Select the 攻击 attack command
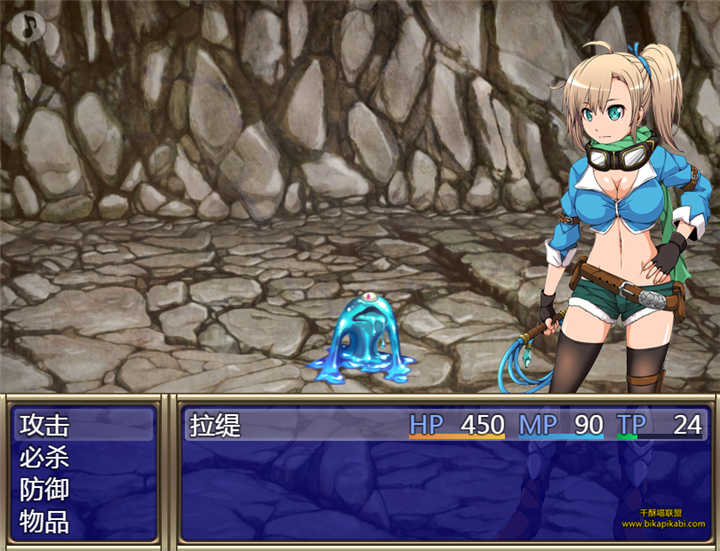The image size is (720, 551). [45, 425]
